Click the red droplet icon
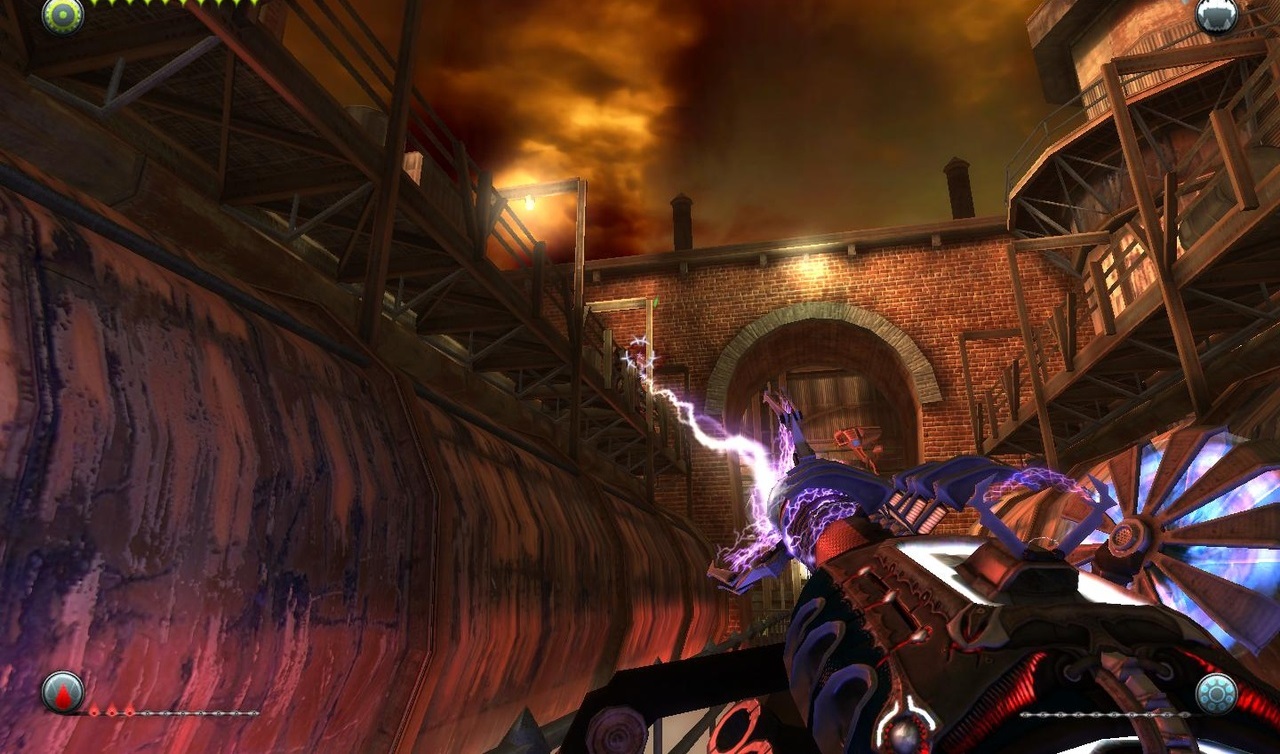This screenshot has height=754, width=1280. 62,692
